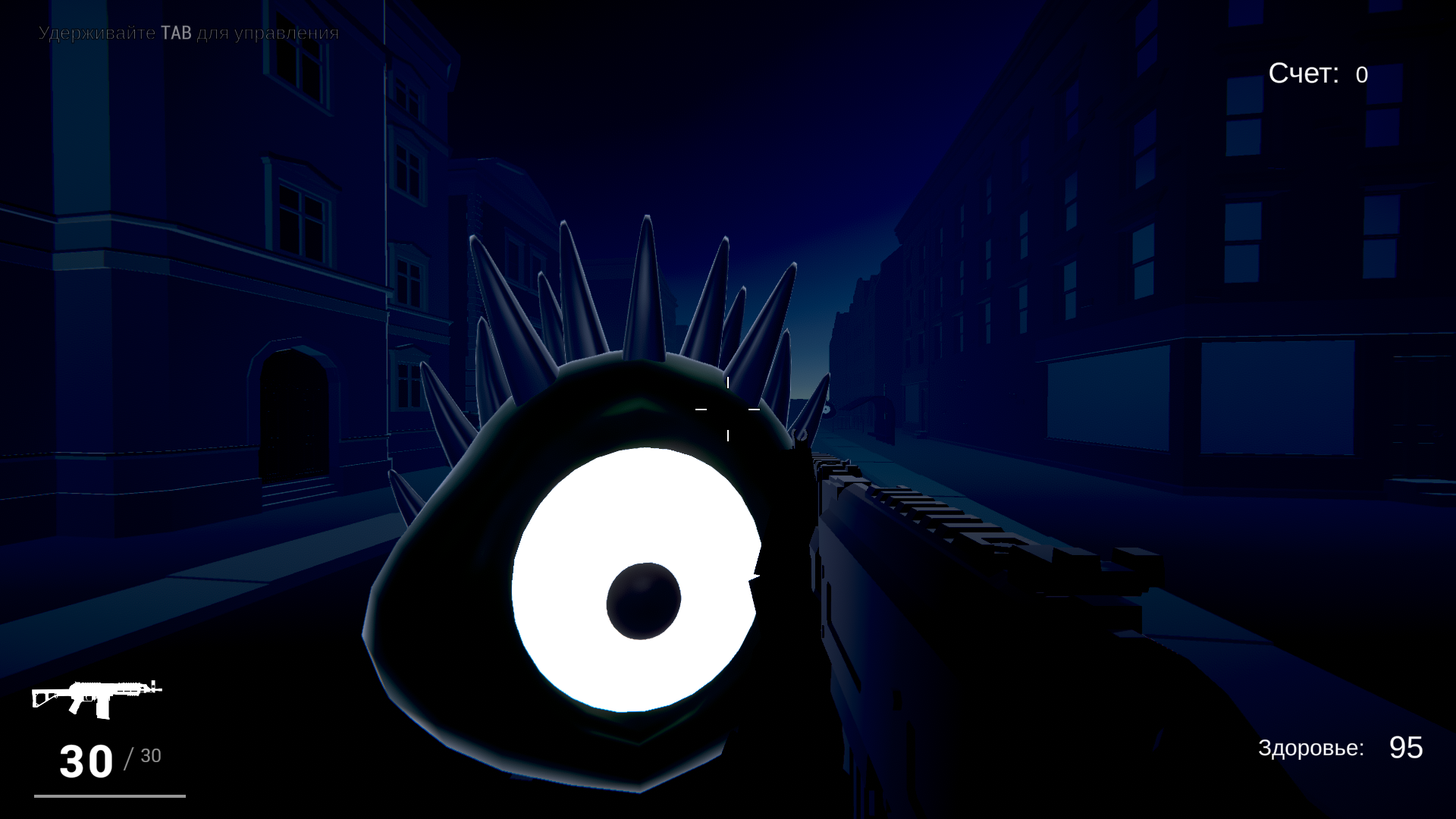Click the bold TAB label in hint
The image size is (1456, 819).
(176, 33)
